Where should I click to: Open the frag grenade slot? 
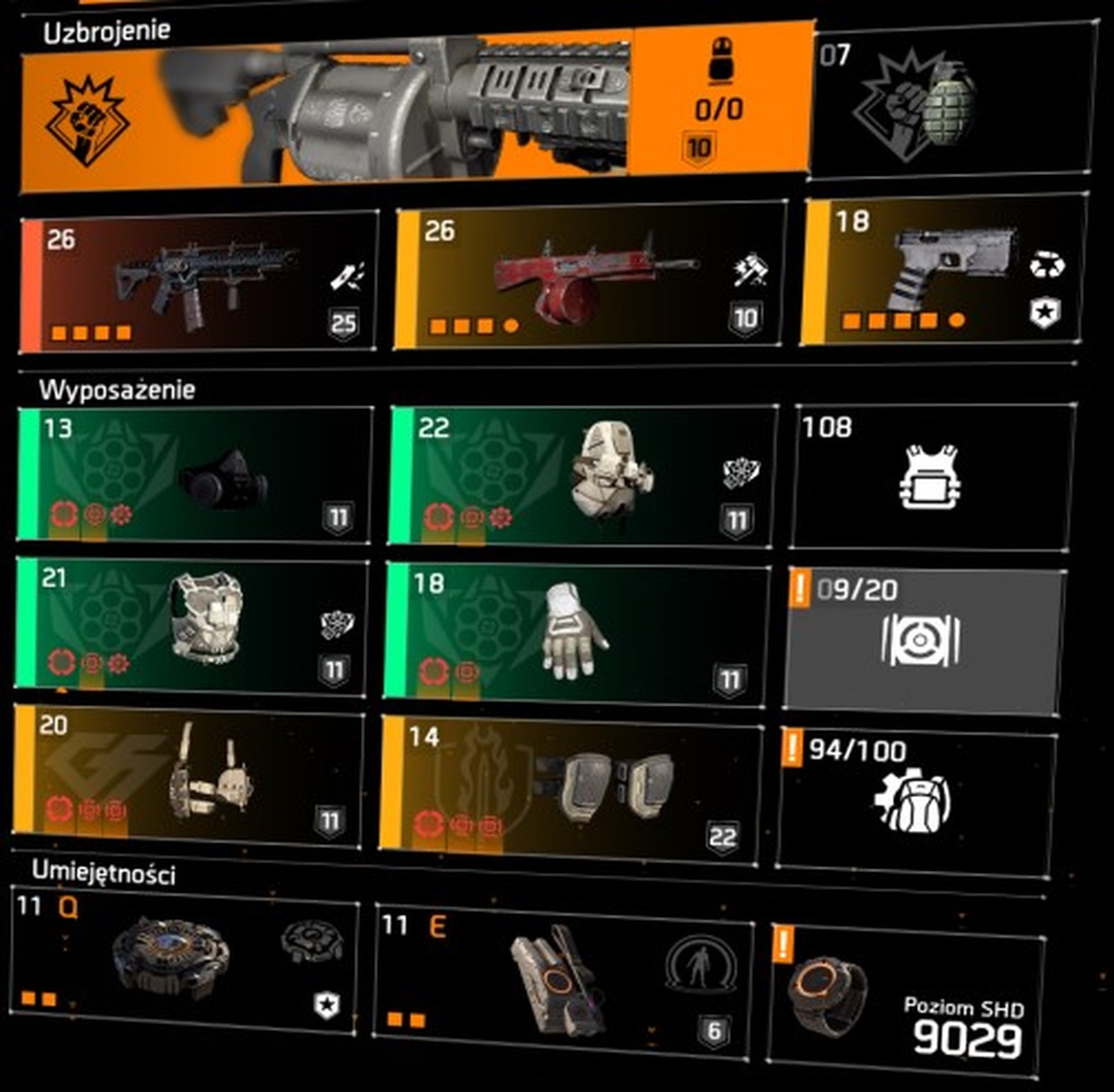(949, 103)
